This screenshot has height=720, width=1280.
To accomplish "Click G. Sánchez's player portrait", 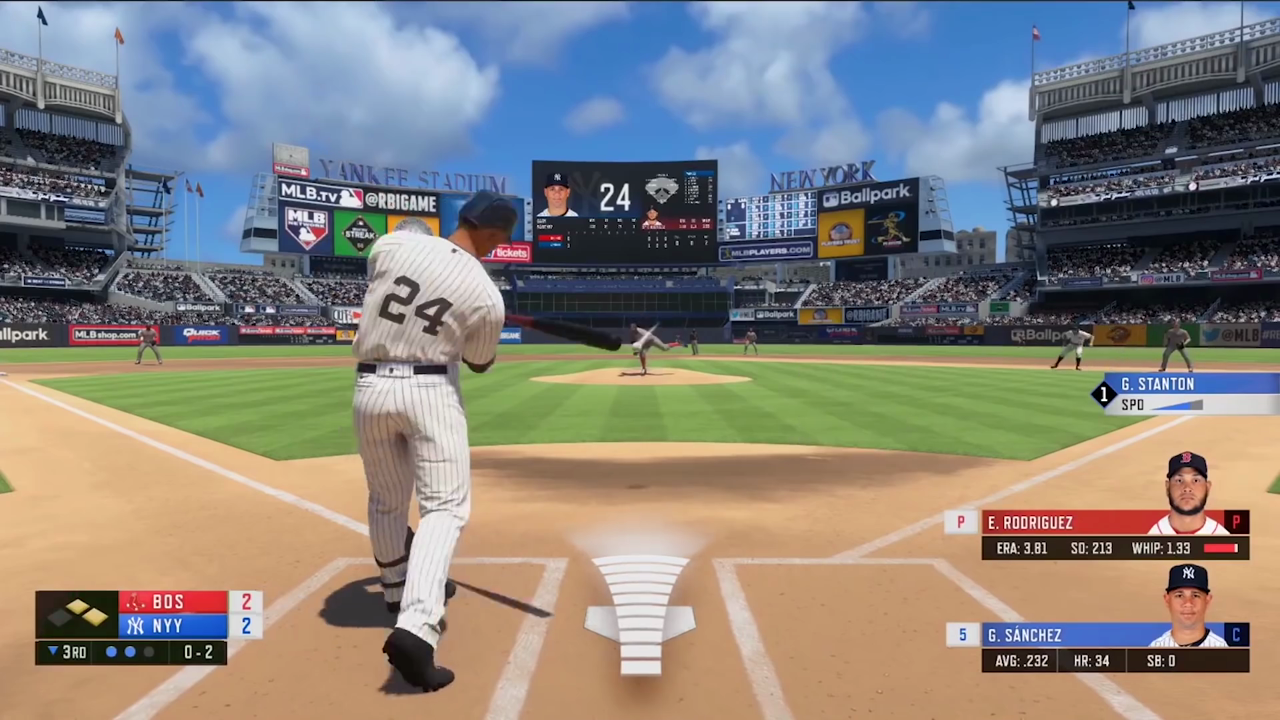I will (x=1188, y=598).
